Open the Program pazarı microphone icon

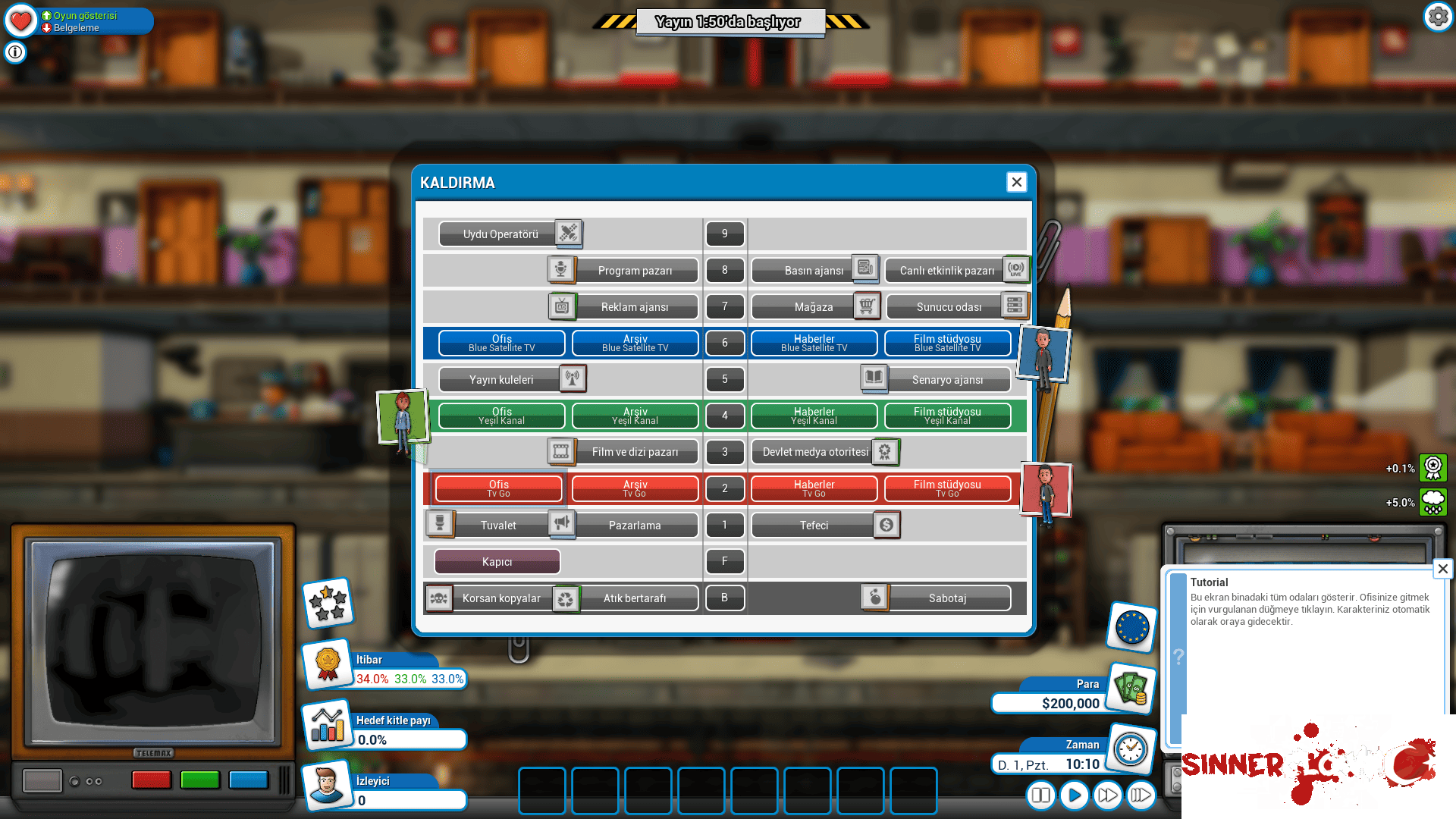point(561,270)
